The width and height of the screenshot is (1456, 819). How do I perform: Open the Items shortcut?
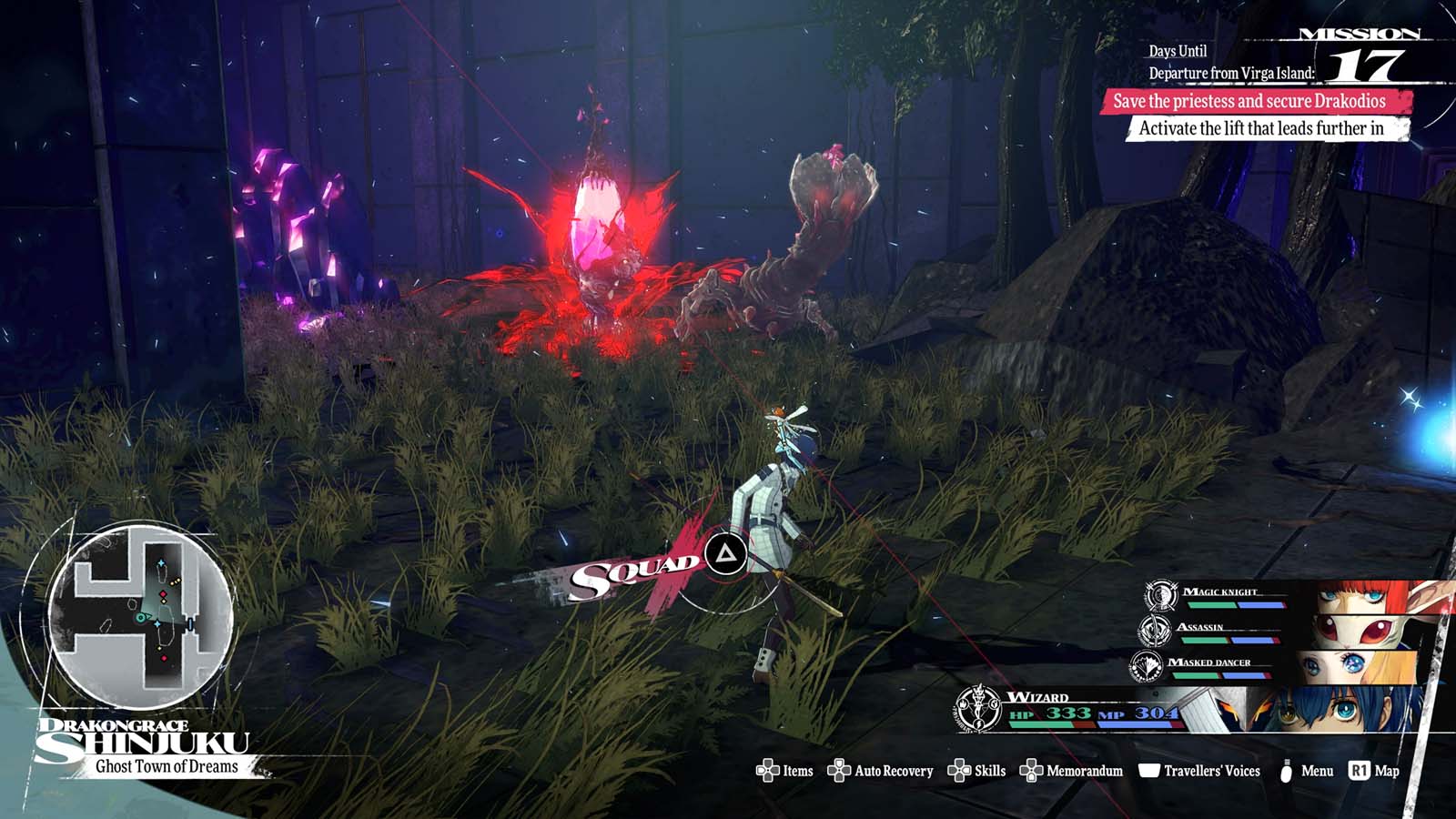[x=784, y=771]
